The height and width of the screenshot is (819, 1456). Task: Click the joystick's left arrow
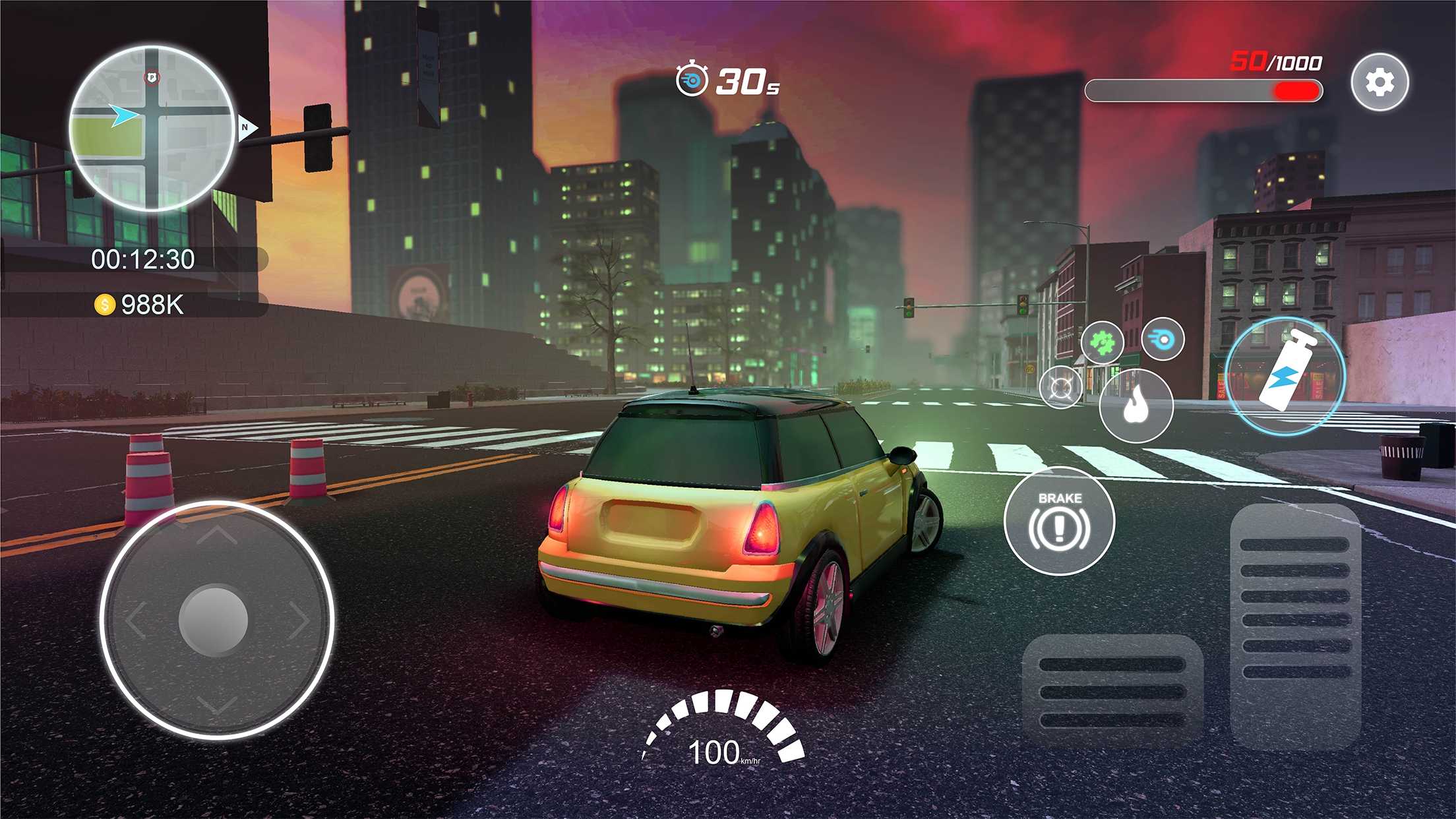(x=135, y=621)
